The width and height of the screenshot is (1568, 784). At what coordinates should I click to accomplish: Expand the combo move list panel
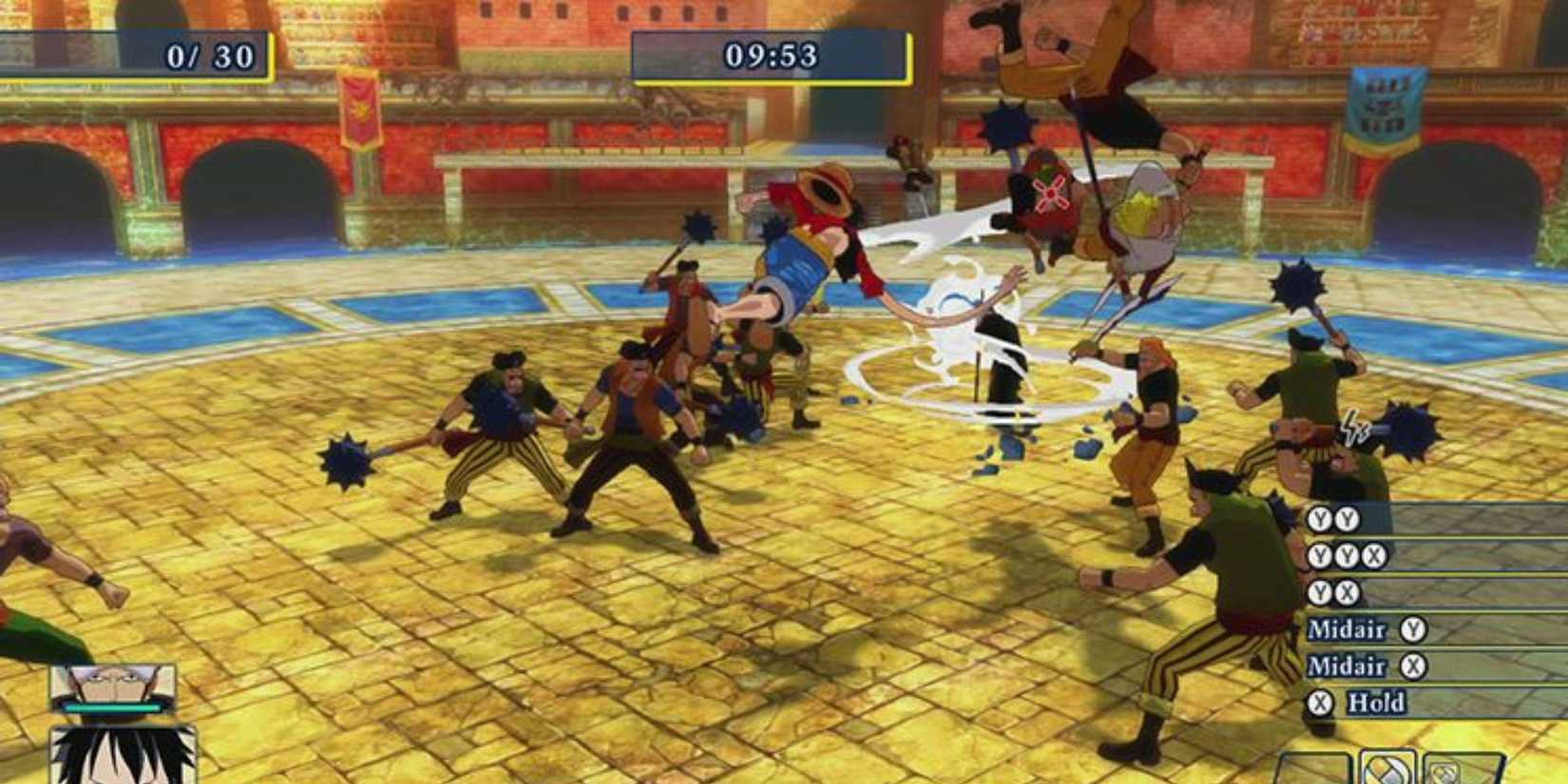pyautogui.click(x=1435, y=608)
